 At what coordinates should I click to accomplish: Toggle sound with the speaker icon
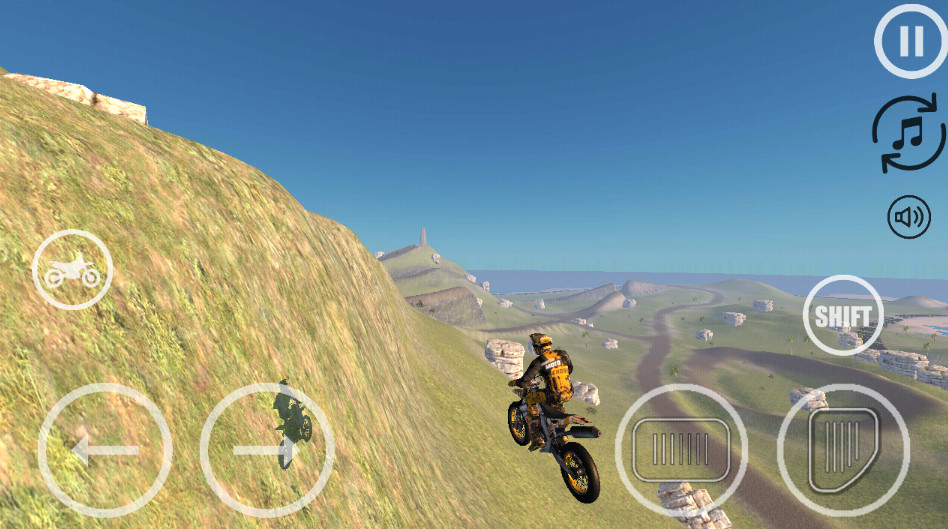(909, 217)
